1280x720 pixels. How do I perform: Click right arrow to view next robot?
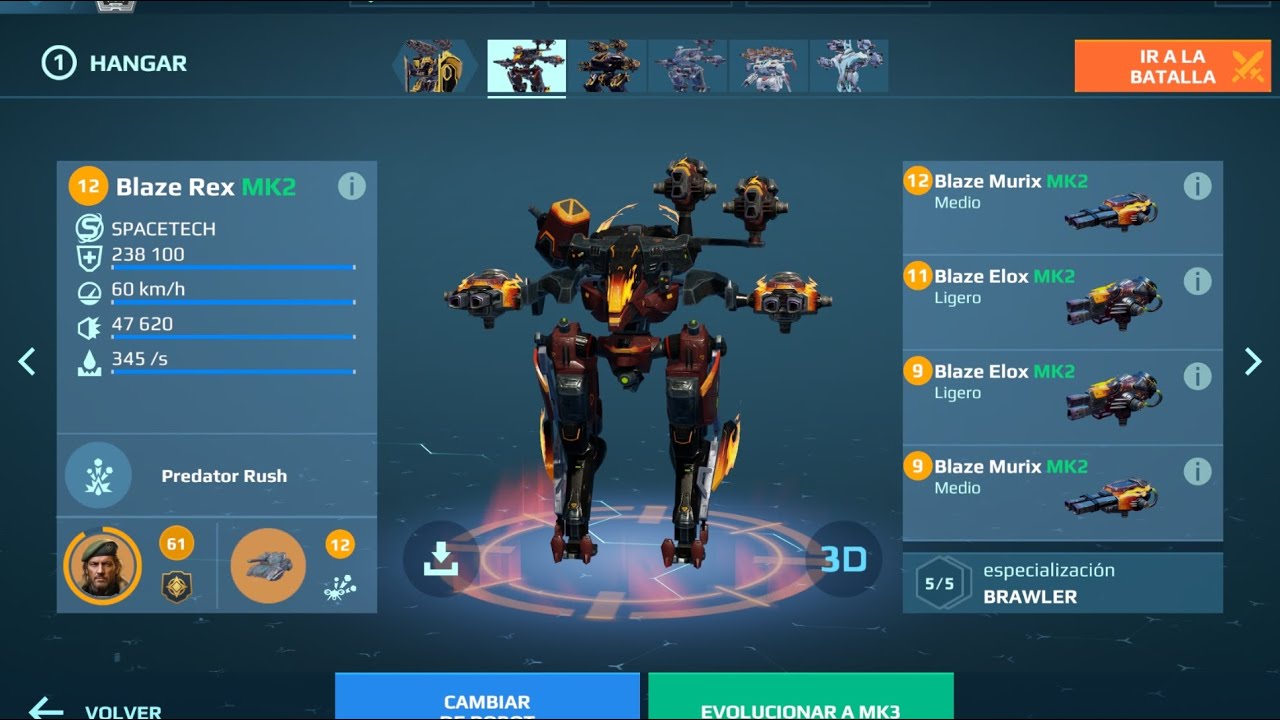tap(1252, 361)
